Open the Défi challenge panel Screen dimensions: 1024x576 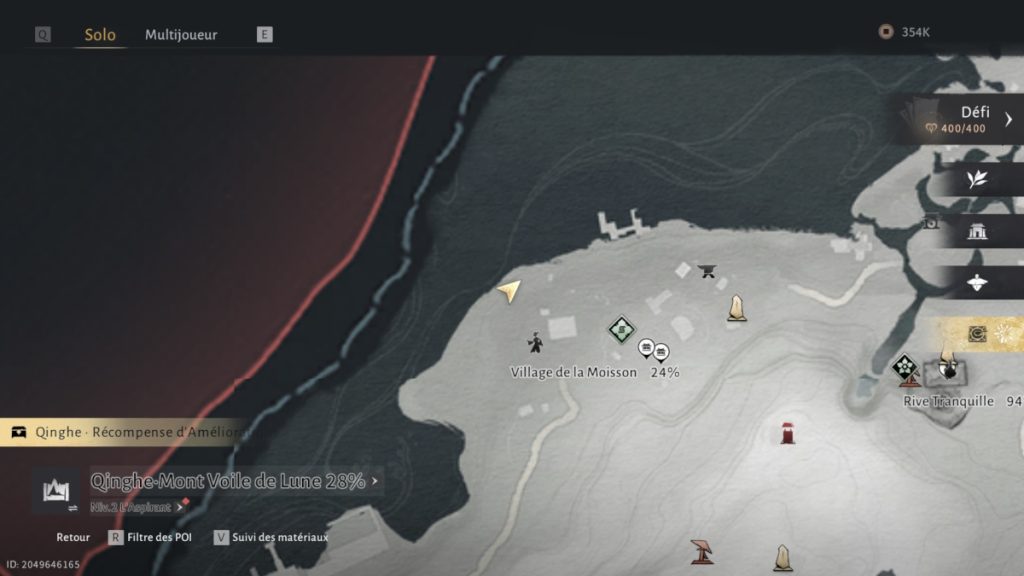[962, 119]
